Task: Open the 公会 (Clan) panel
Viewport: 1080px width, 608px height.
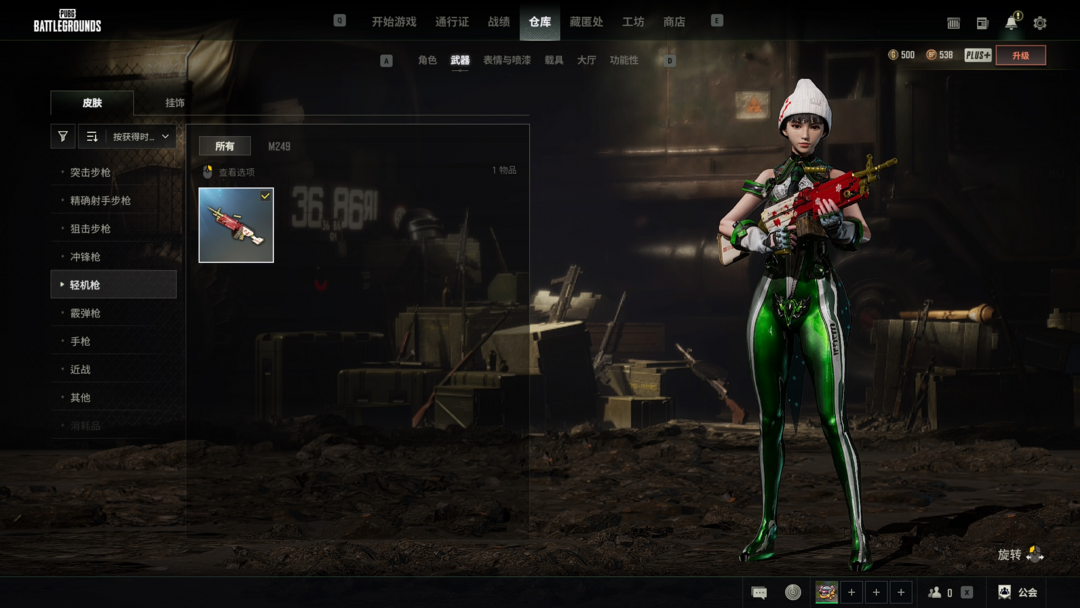Action: (1018, 593)
